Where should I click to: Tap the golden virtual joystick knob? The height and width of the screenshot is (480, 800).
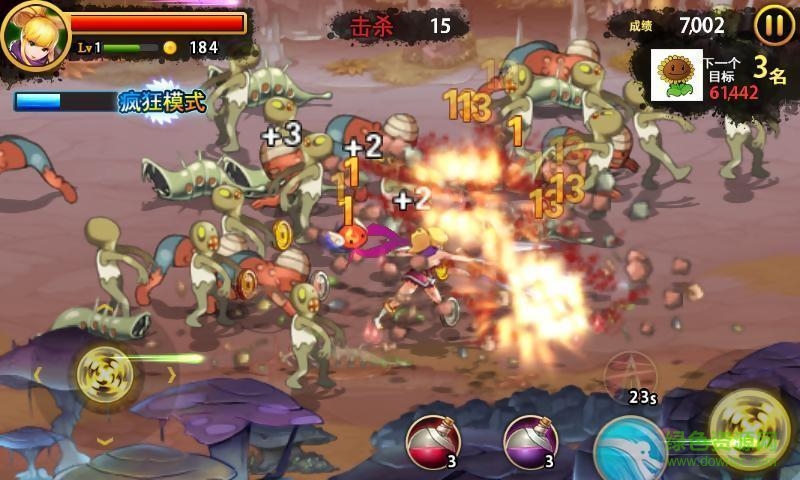pos(104,375)
